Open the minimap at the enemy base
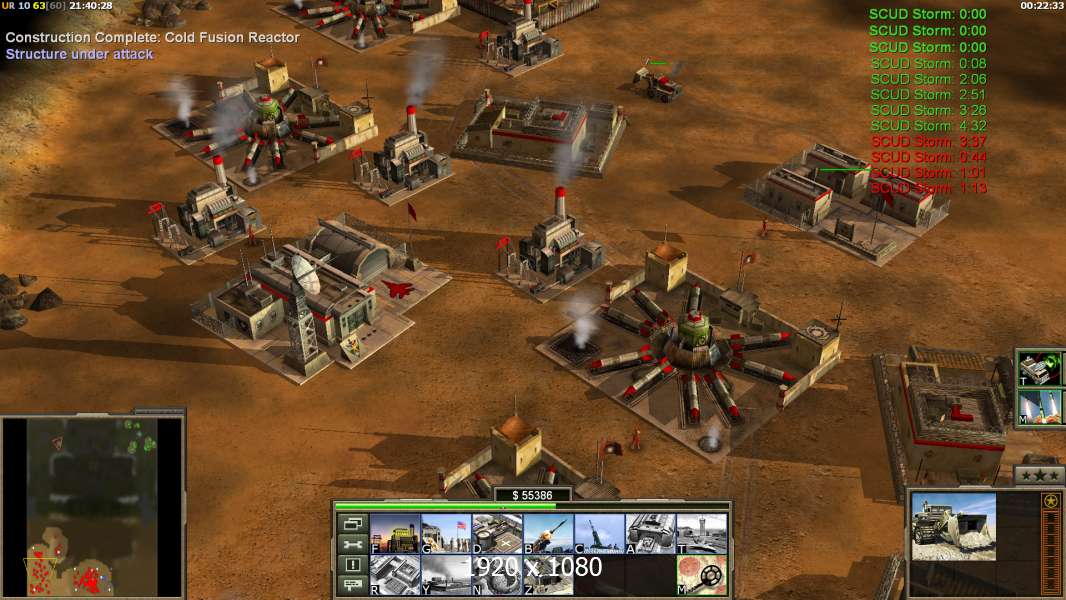The width and height of the screenshot is (1066, 600). pos(140,436)
